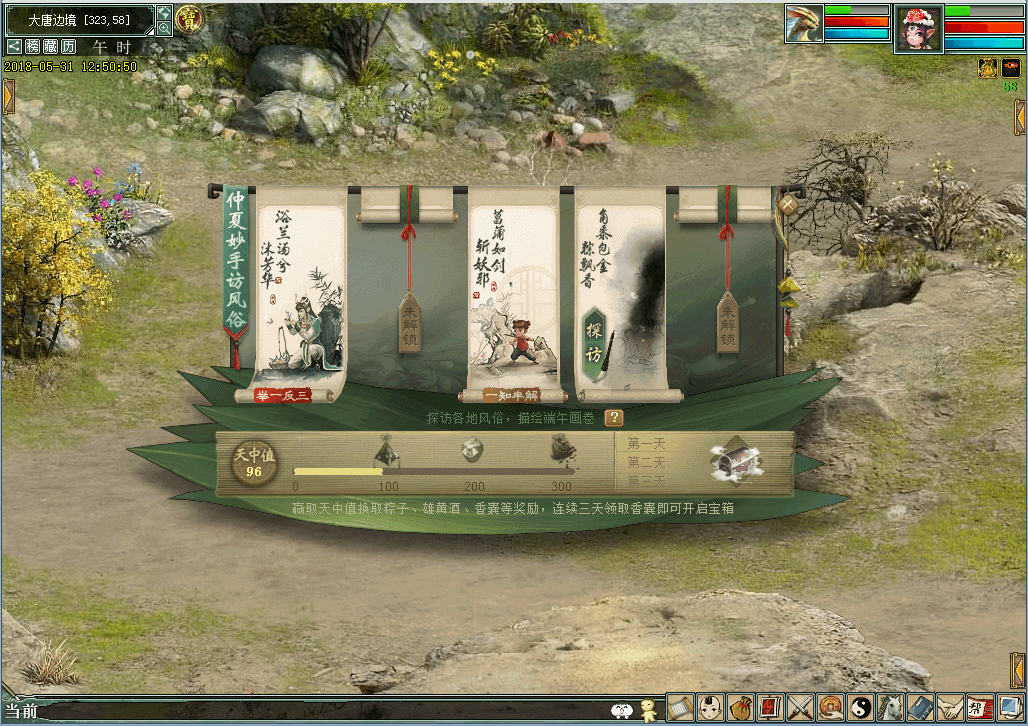Claim the realgar wine reward at 200 points
This screenshot has width=1028, height=726.
pos(474,451)
